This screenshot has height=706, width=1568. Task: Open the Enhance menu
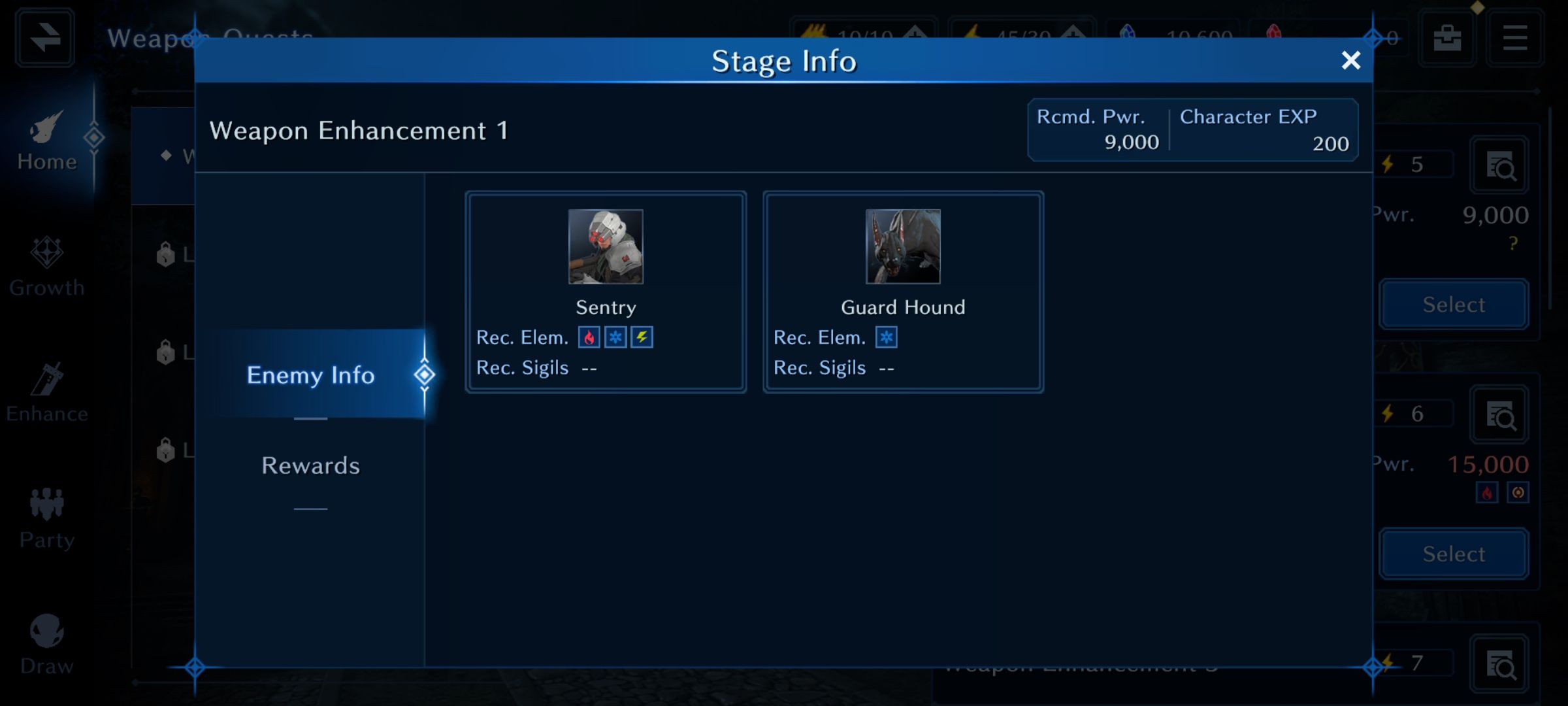[x=47, y=393]
